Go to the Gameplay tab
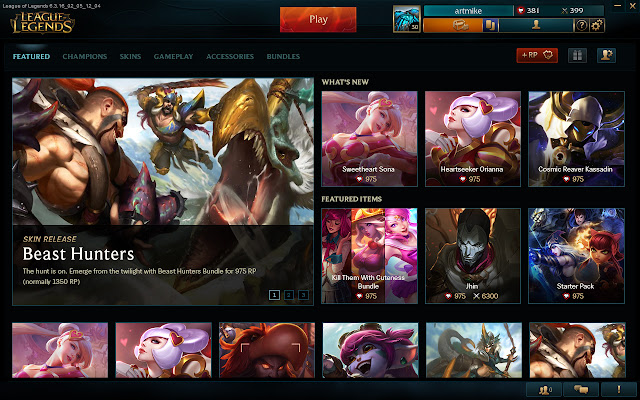The height and width of the screenshot is (400, 640). (174, 57)
